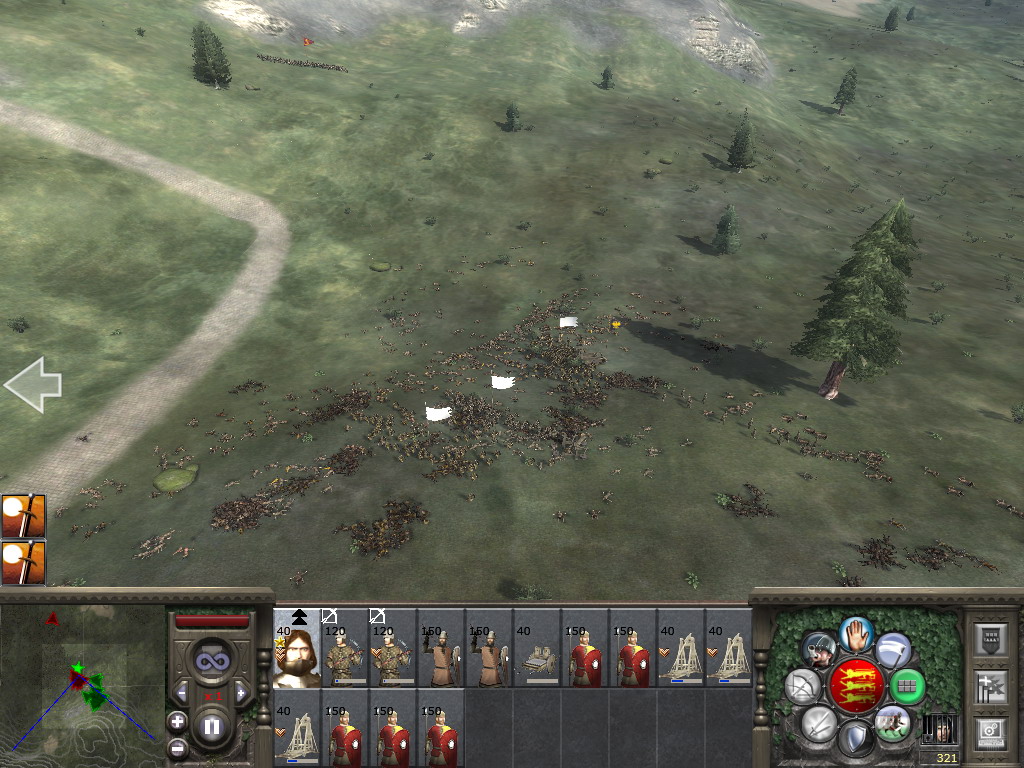
Task: Pause the battle
Action: coord(211,726)
